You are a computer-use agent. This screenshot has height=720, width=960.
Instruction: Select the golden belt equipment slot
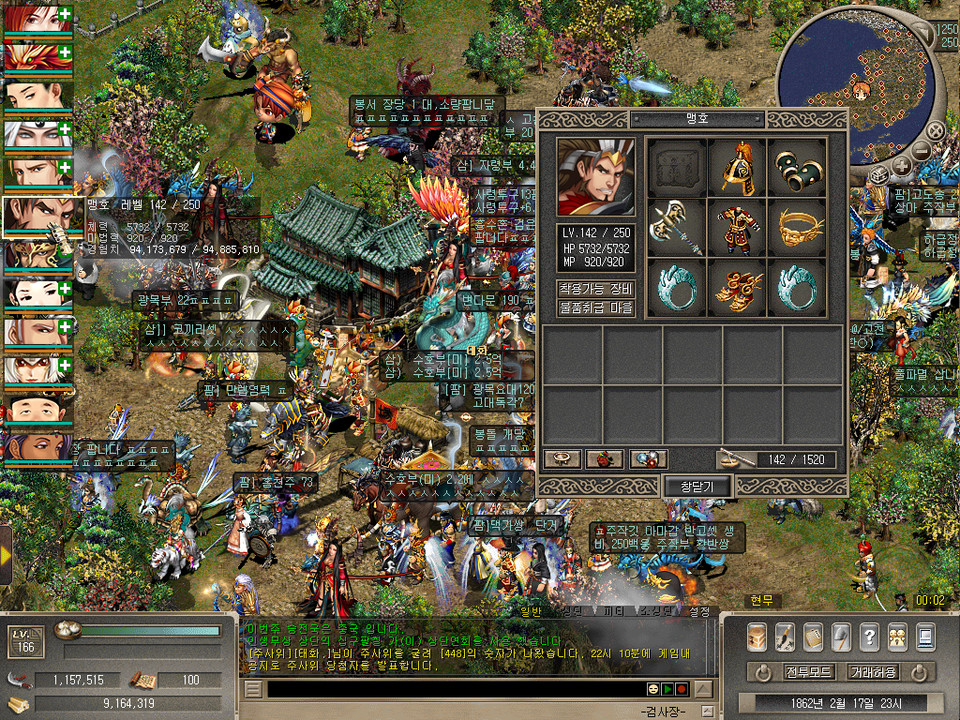click(x=797, y=228)
